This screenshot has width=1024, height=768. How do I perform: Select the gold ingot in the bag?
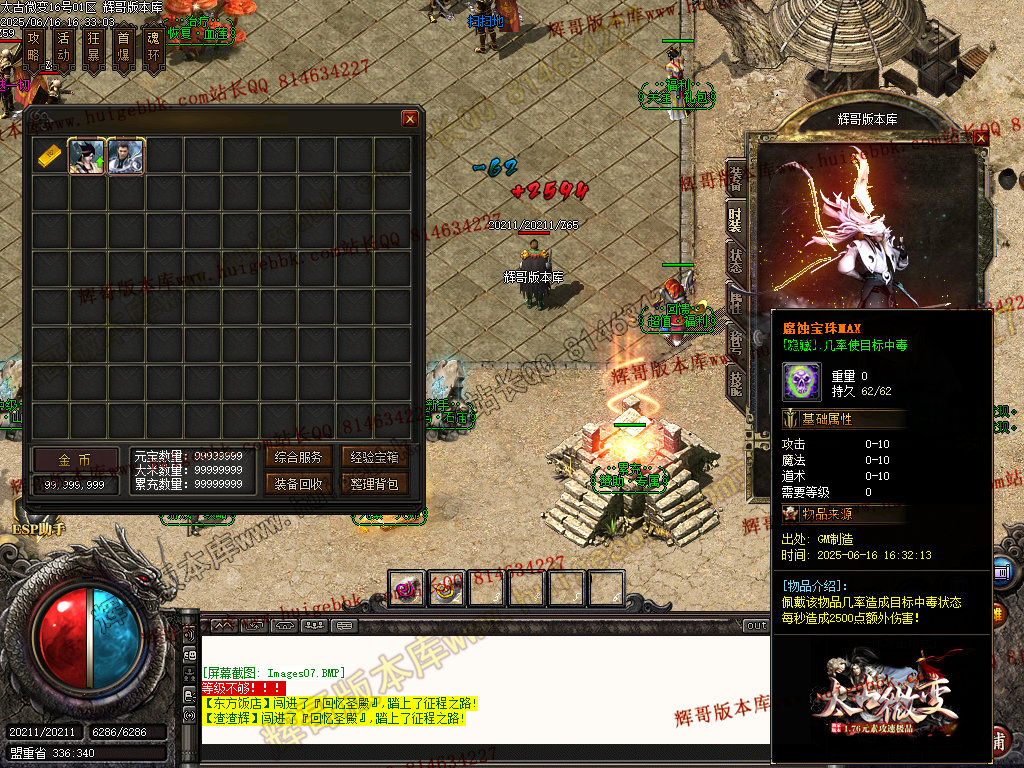[x=50, y=157]
